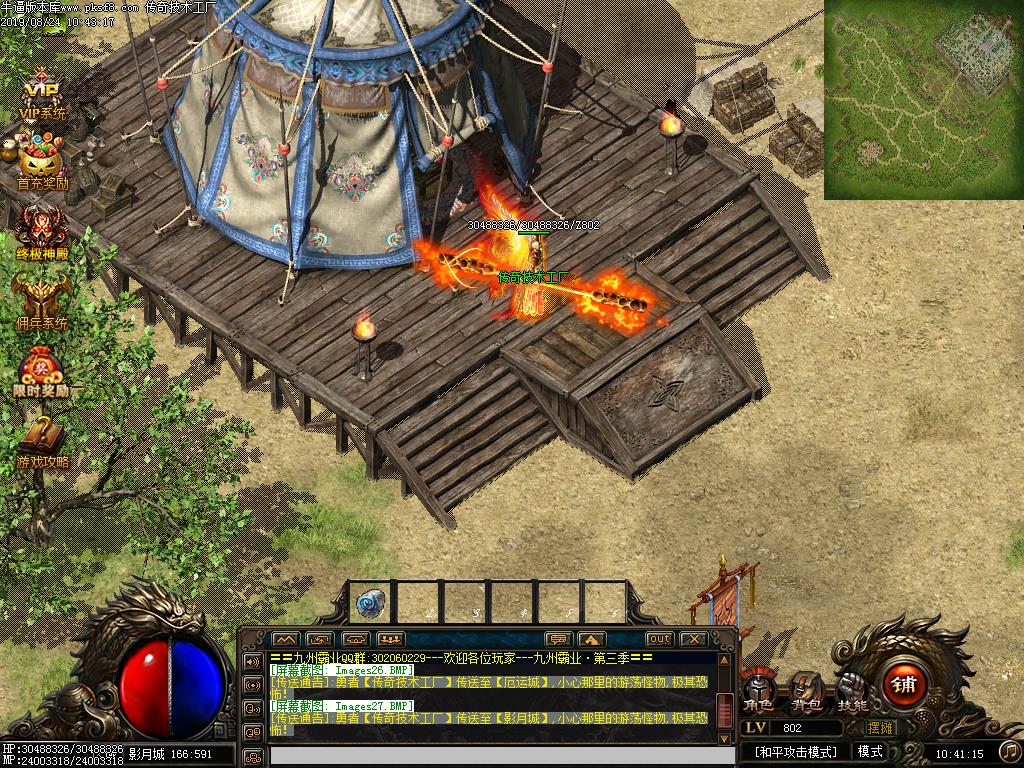Open the 游戏攻略 game guide
Screen dimensions: 1024x768
pos(42,442)
